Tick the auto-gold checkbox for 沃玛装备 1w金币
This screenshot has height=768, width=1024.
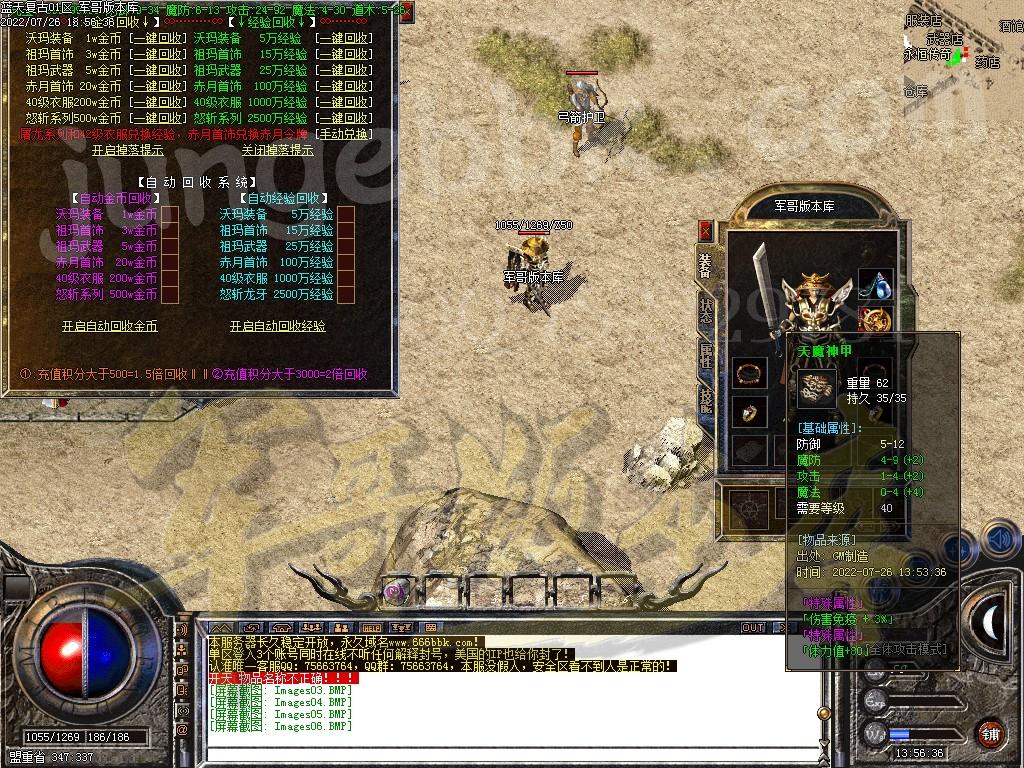point(170,214)
